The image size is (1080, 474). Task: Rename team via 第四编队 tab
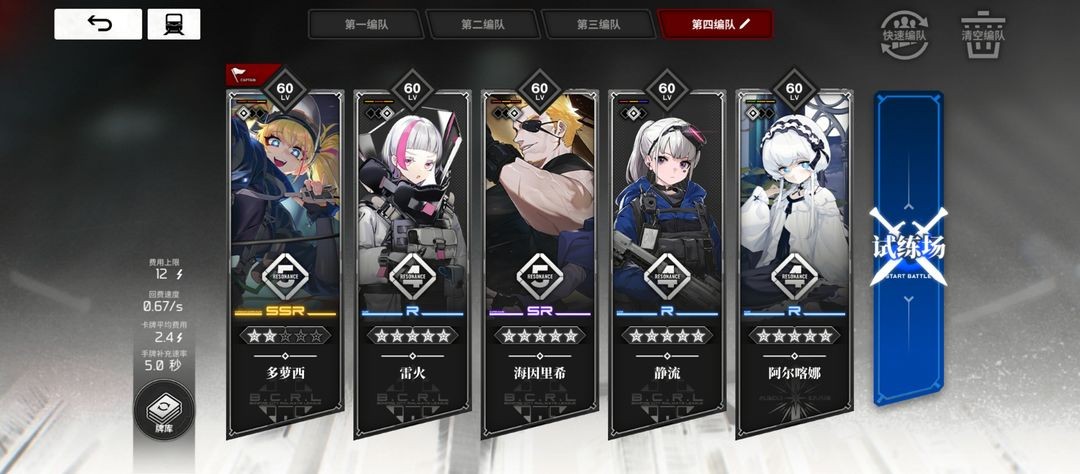[717, 24]
